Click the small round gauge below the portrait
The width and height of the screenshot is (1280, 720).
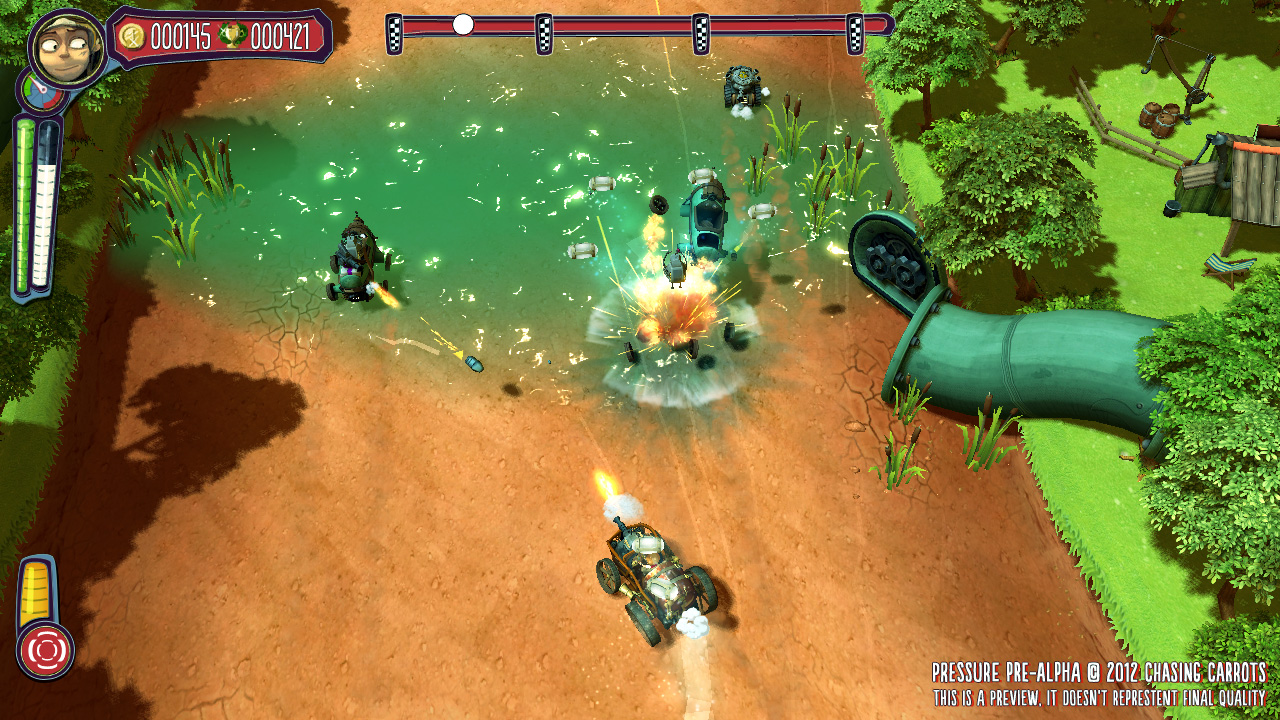pos(40,94)
